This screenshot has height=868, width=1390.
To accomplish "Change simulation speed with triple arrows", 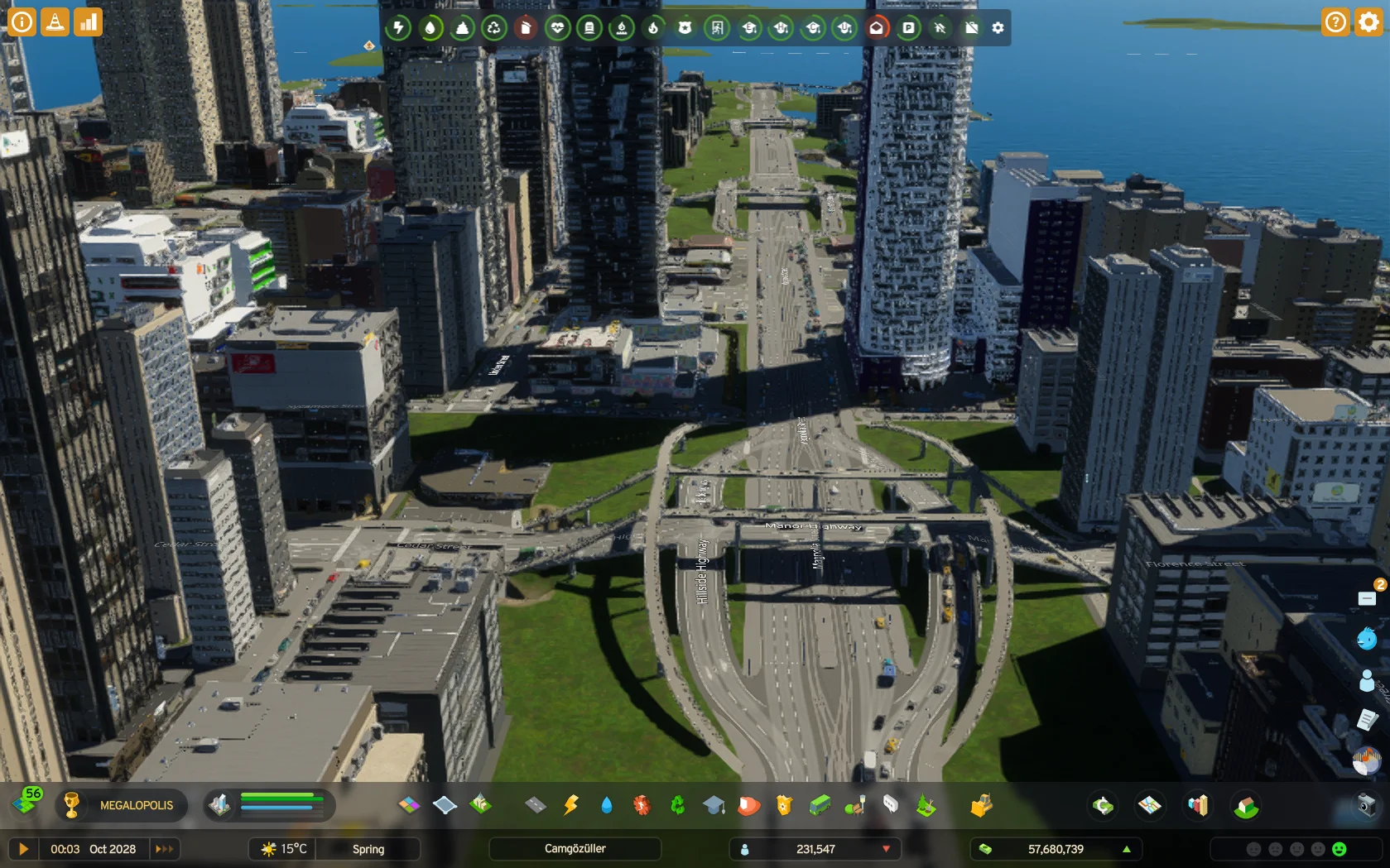I will click(165, 849).
